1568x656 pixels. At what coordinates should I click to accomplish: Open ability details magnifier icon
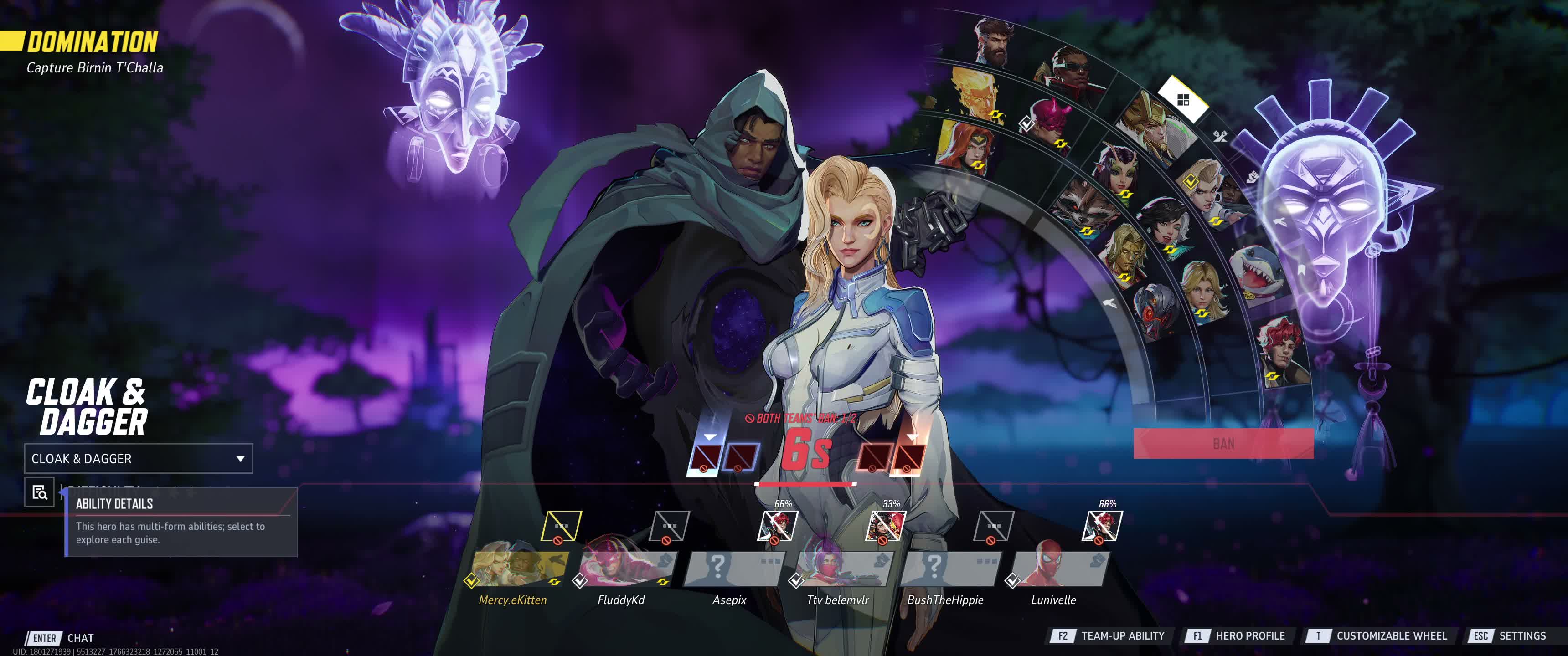[x=40, y=492]
